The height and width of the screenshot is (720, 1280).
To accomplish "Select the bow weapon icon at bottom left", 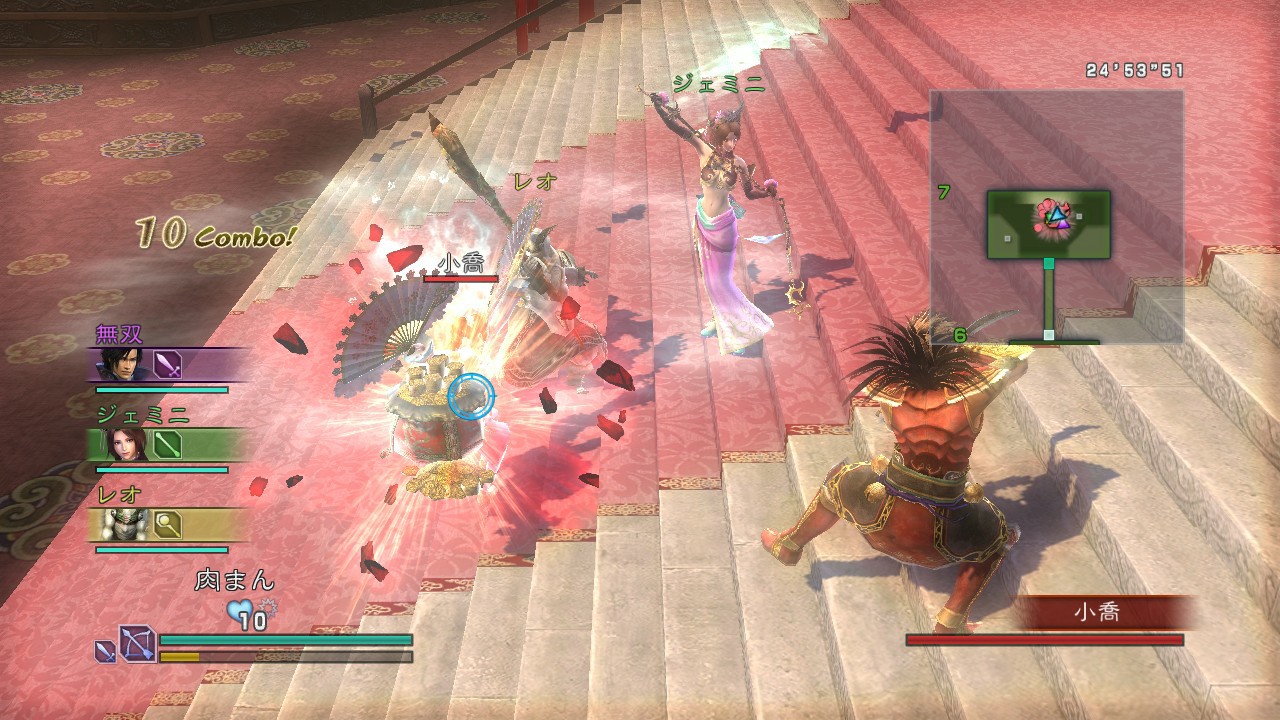I will pos(138,645).
